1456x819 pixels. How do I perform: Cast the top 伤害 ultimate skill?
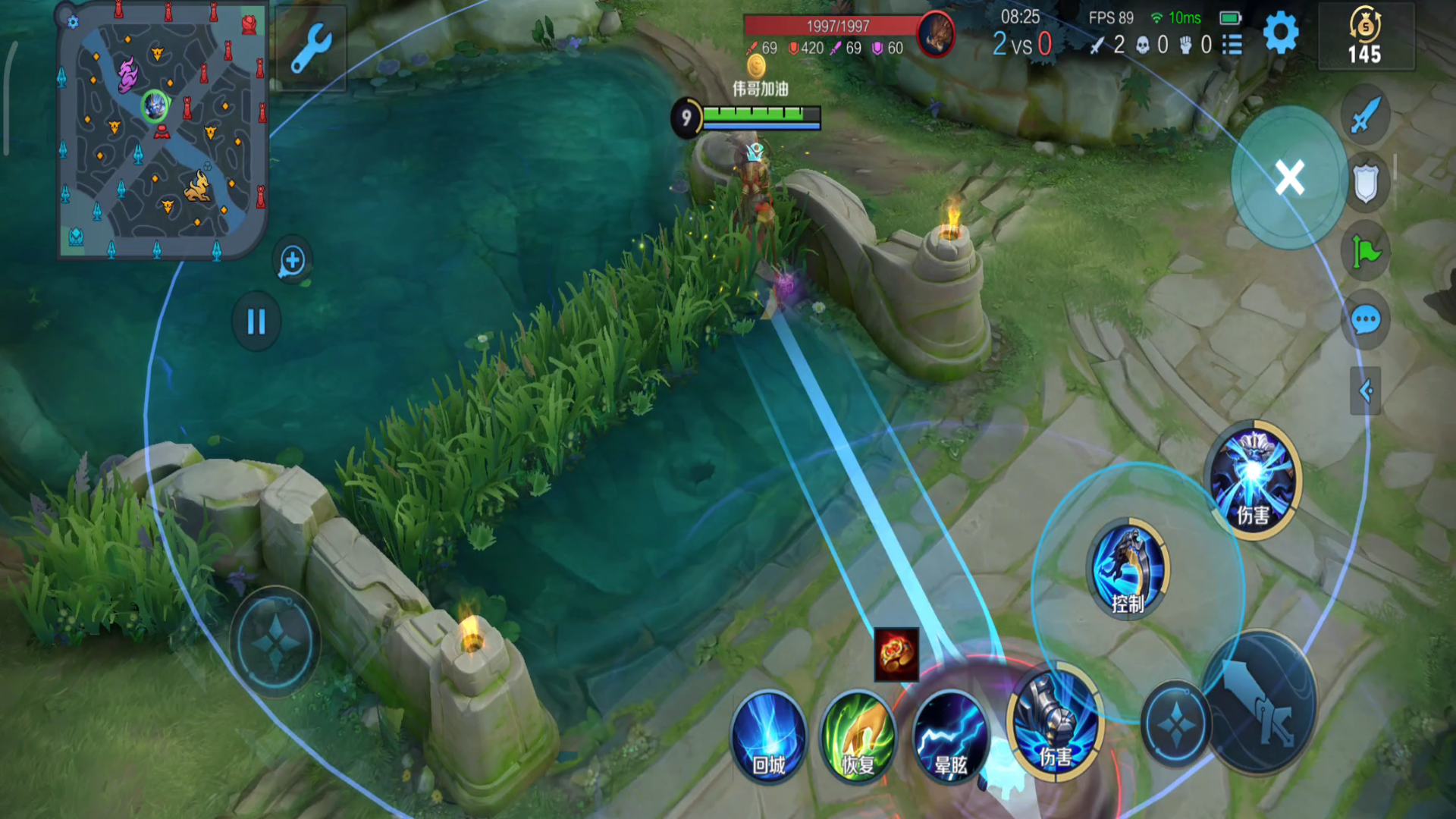point(1253,479)
